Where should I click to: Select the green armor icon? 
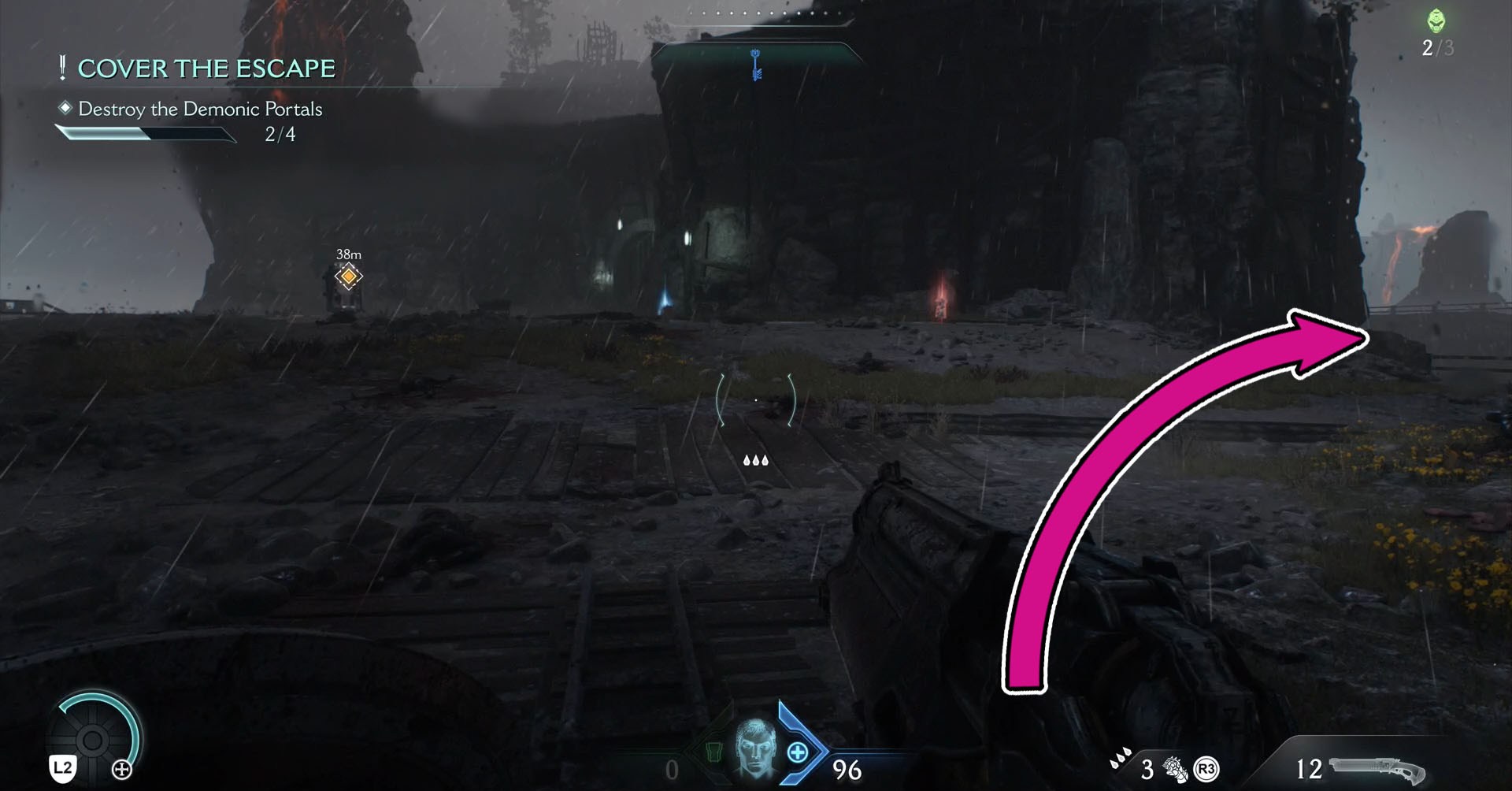[713, 752]
